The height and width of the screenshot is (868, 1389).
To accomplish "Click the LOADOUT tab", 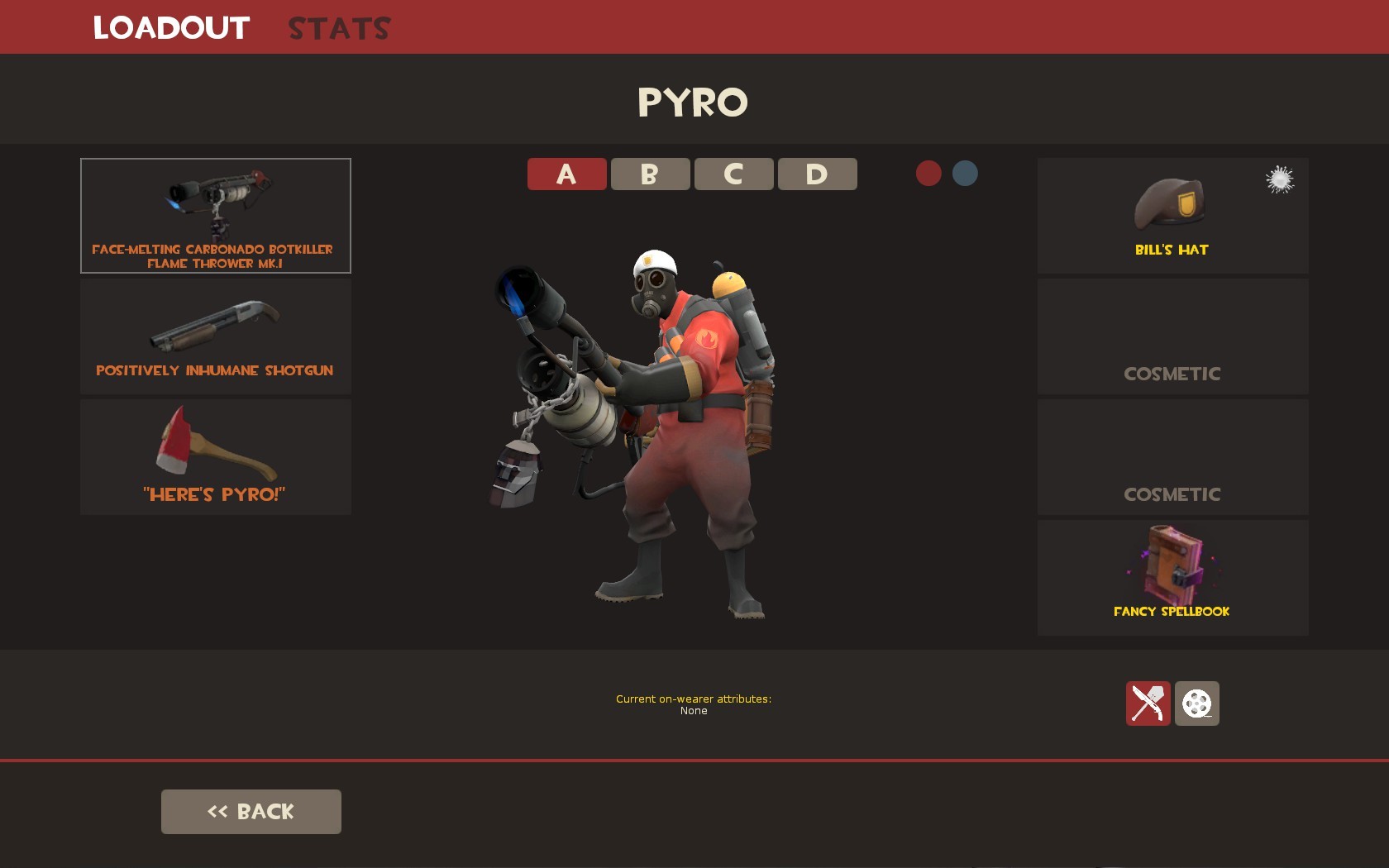I will [170, 26].
